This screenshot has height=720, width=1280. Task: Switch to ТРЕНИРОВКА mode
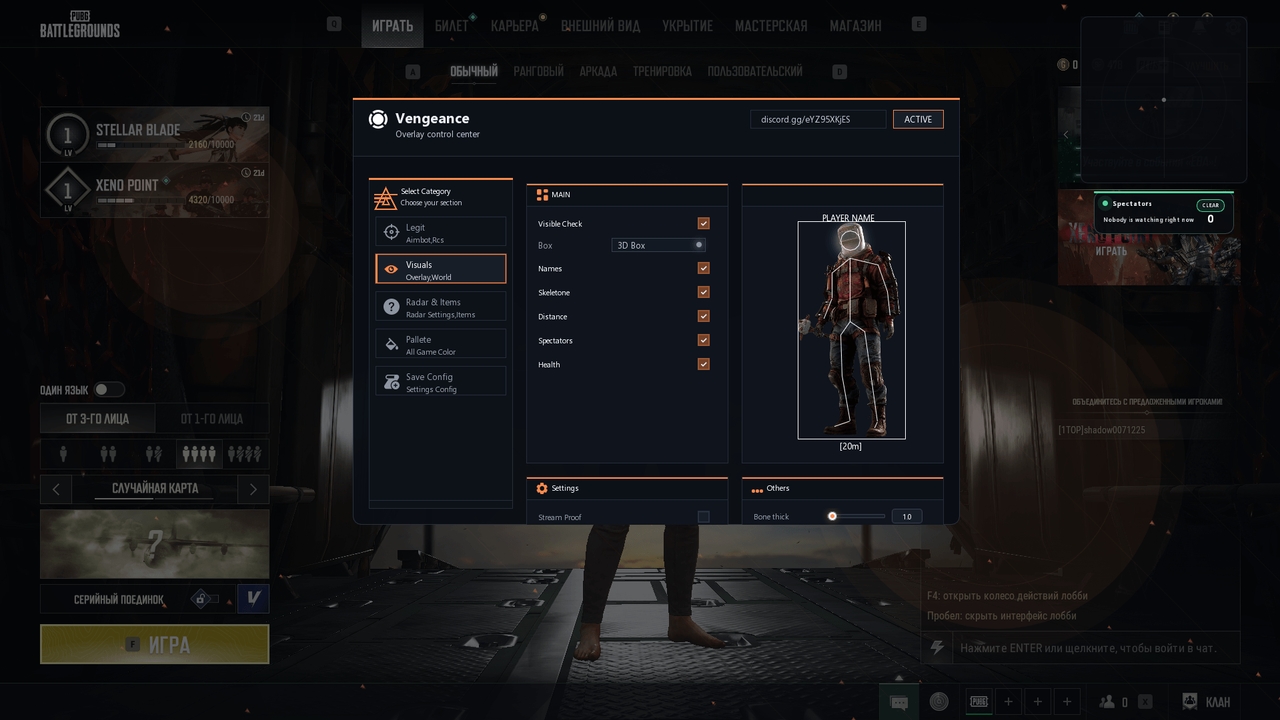point(661,72)
